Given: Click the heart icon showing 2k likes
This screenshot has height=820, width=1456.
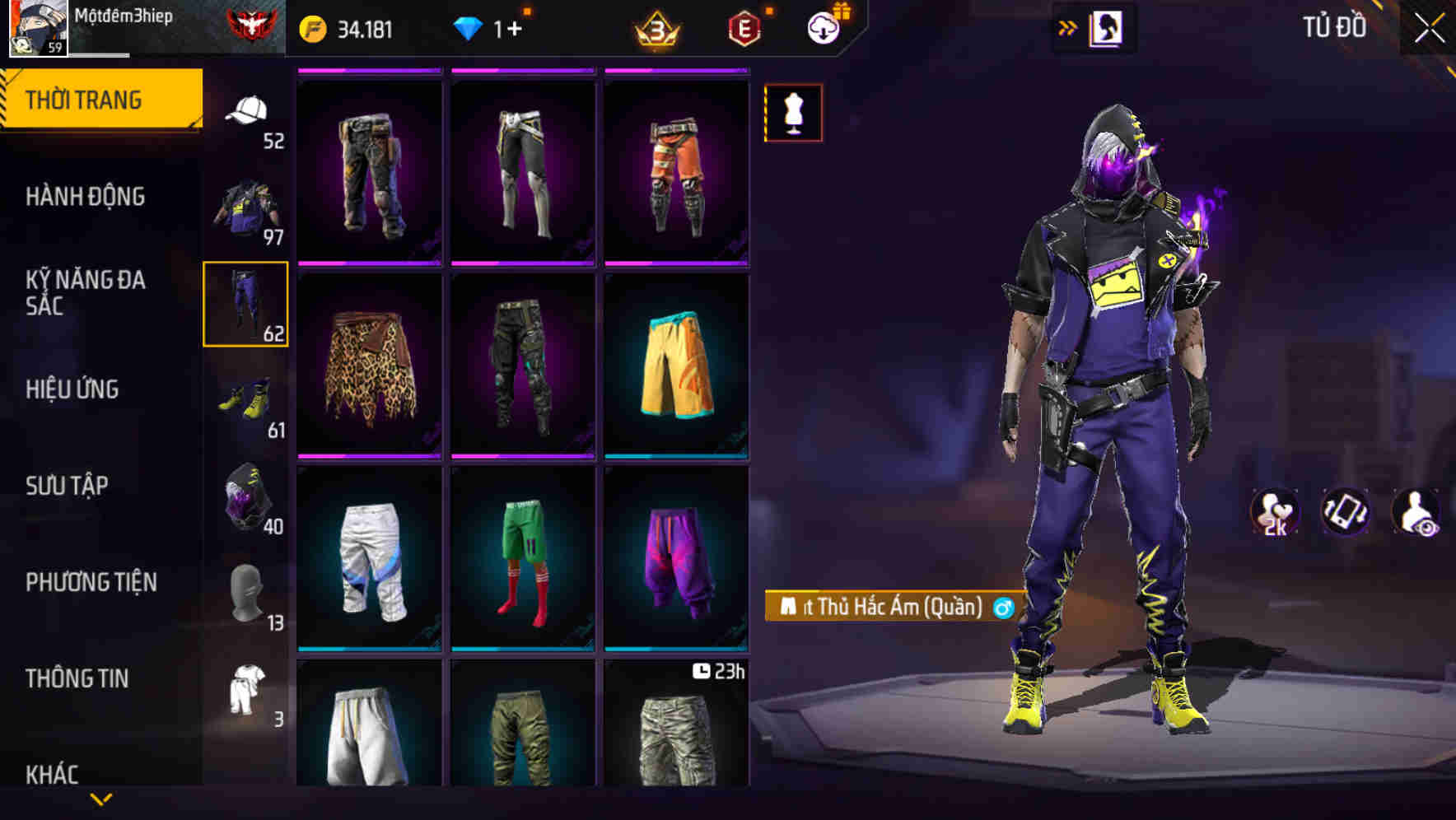Looking at the screenshot, I should pyautogui.click(x=1272, y=510).
